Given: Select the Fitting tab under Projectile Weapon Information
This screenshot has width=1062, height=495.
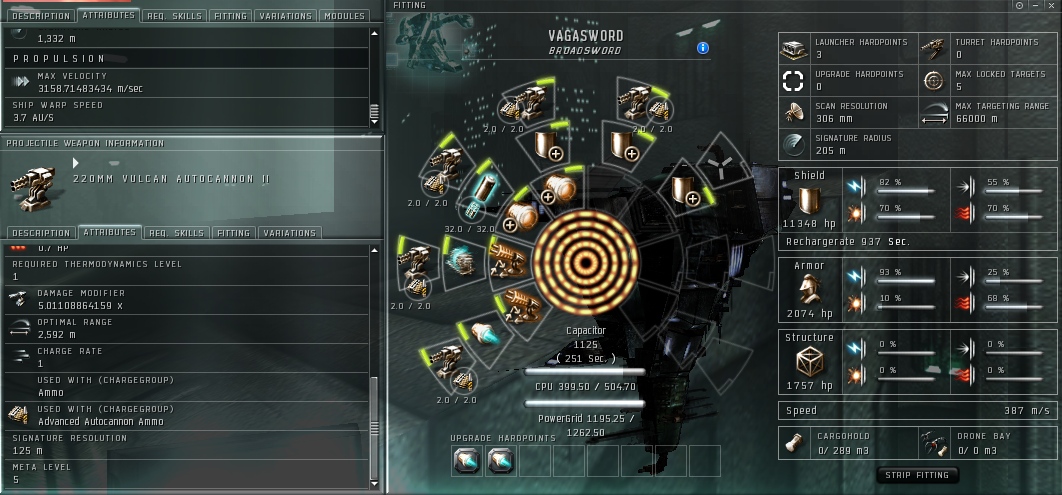Looking at the screenshot, I should 233,233.
